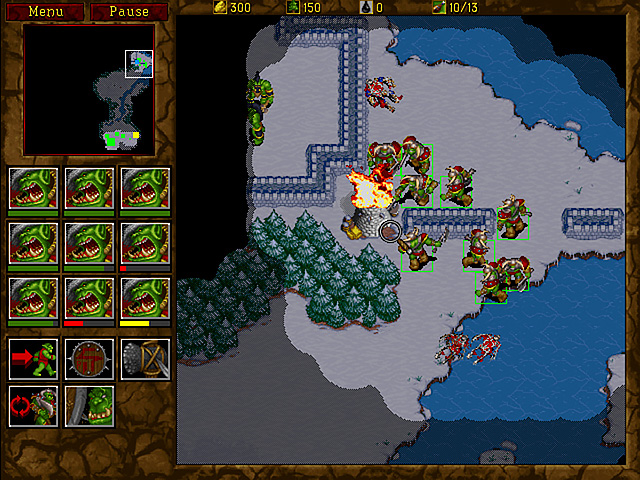
Task: Click the Pause button
Action: (x=129, y=12)
